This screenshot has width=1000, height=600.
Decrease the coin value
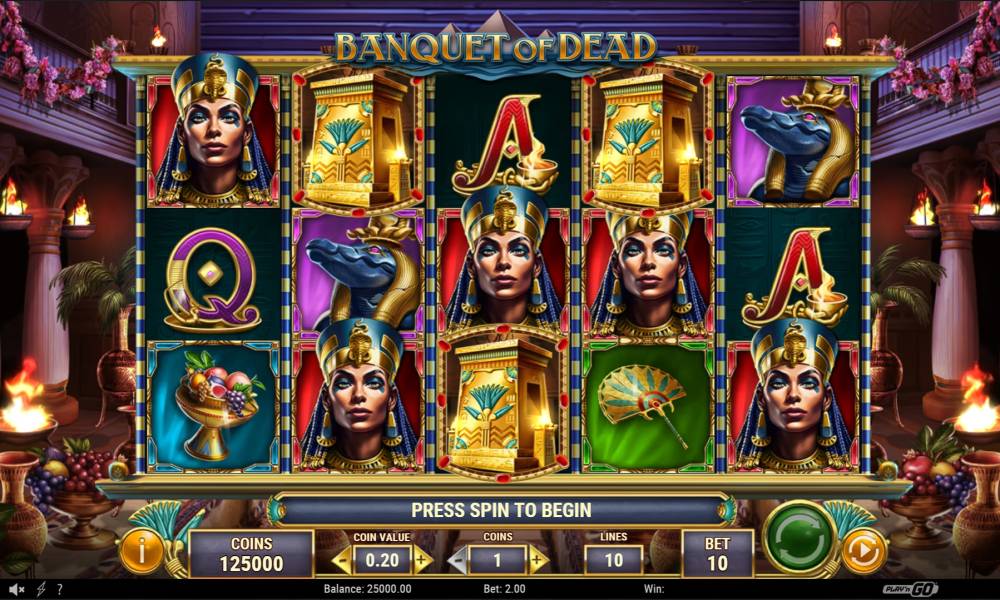pyautogui.click(x=342, y=560)
